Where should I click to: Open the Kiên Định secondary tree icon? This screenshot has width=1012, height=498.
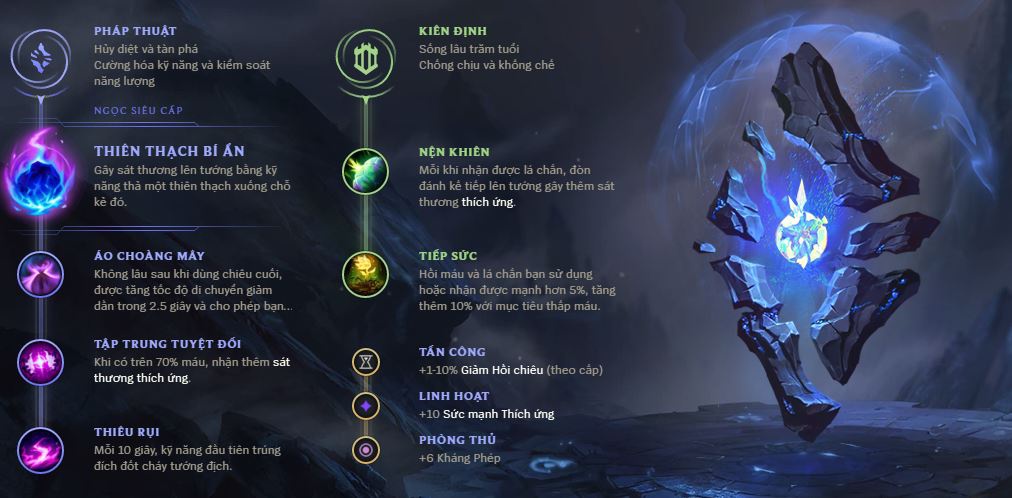tap(365, 55)
